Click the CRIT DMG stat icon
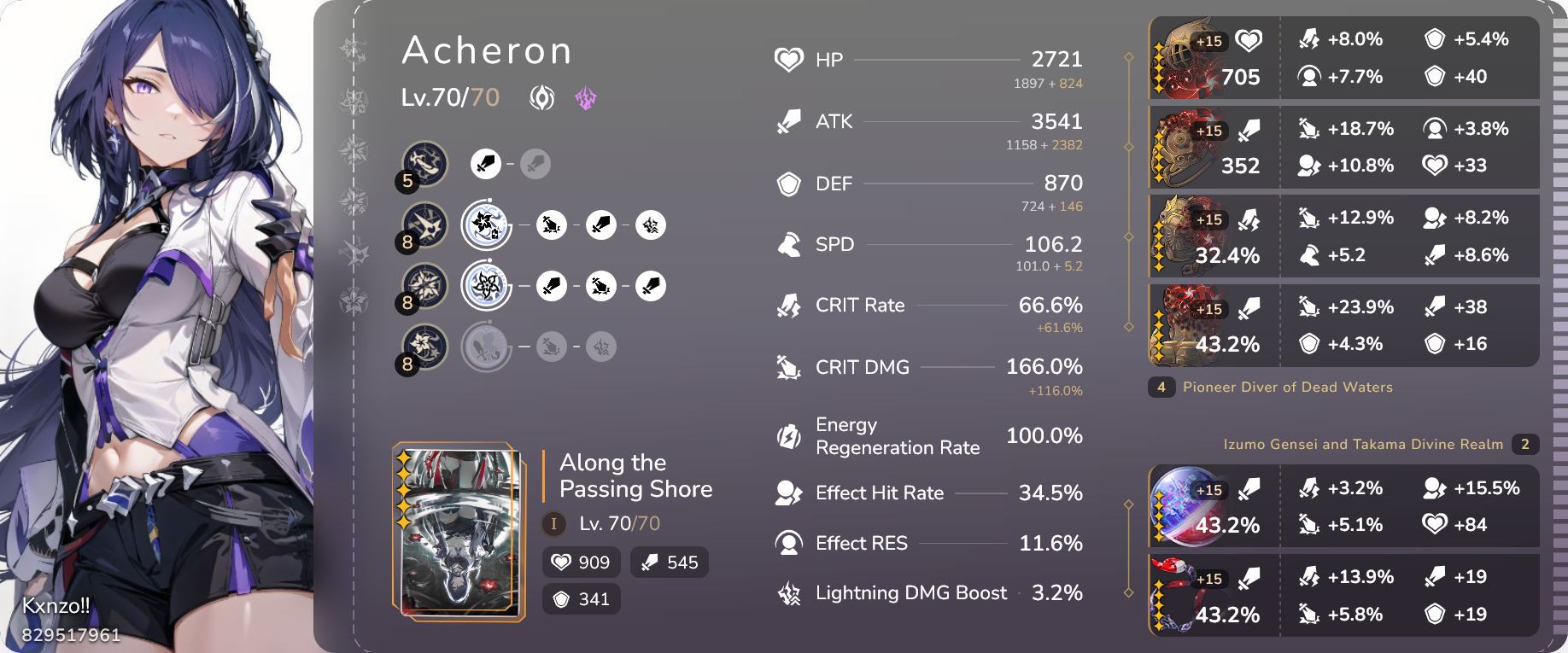 pos(787,367)
